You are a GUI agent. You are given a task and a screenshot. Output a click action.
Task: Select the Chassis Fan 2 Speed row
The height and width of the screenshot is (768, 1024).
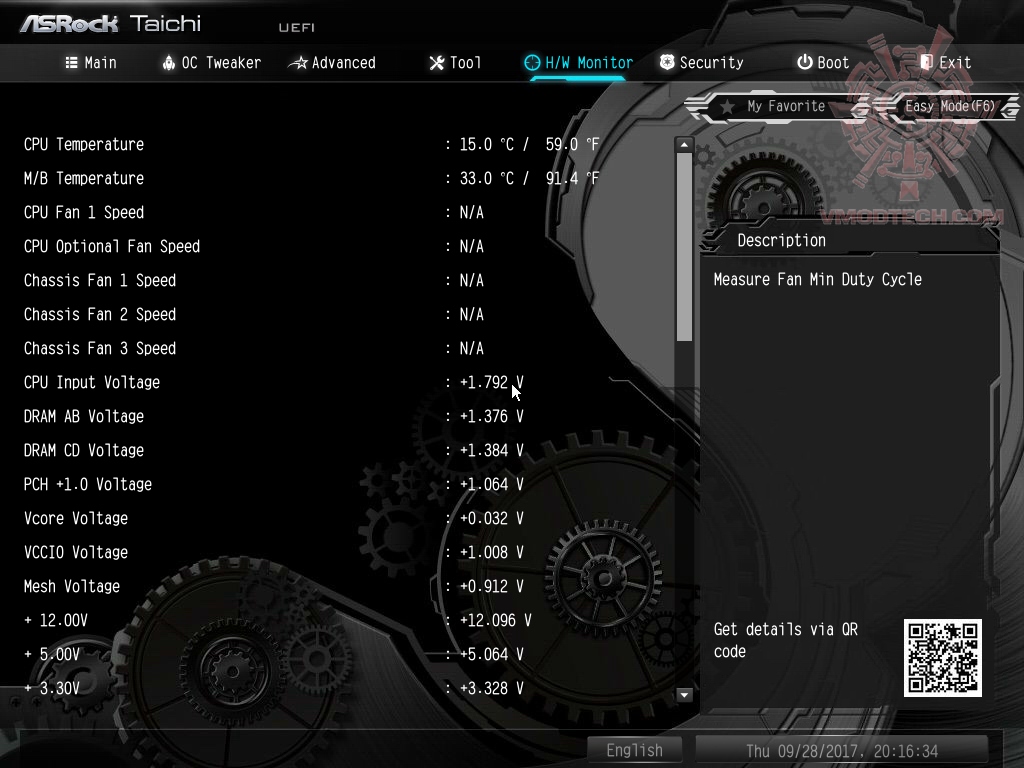tap(100, 314)
